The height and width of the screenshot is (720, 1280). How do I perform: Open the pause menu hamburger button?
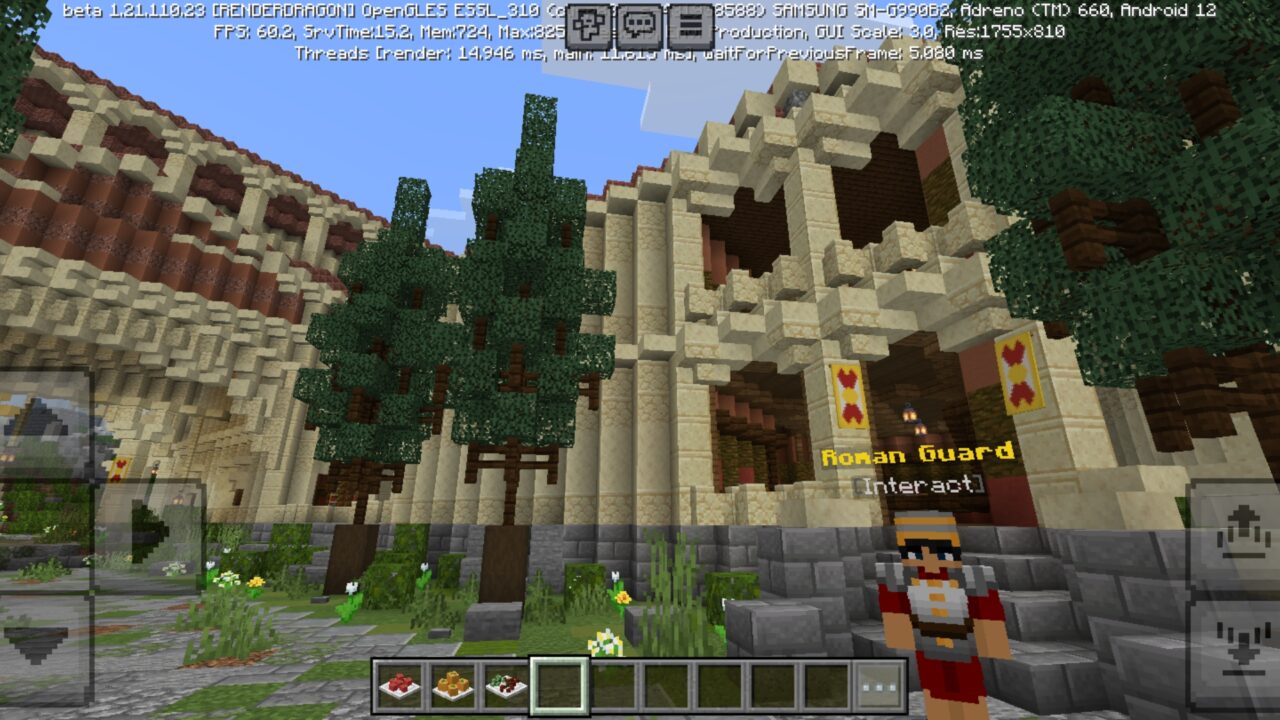(x=689, y=27)
